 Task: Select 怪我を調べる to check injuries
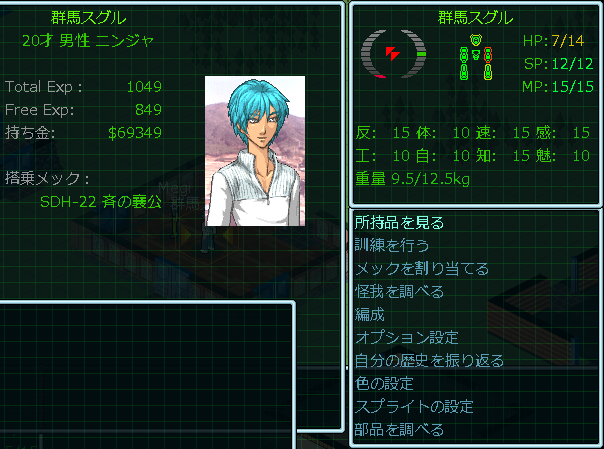click(x=399, y=292)
